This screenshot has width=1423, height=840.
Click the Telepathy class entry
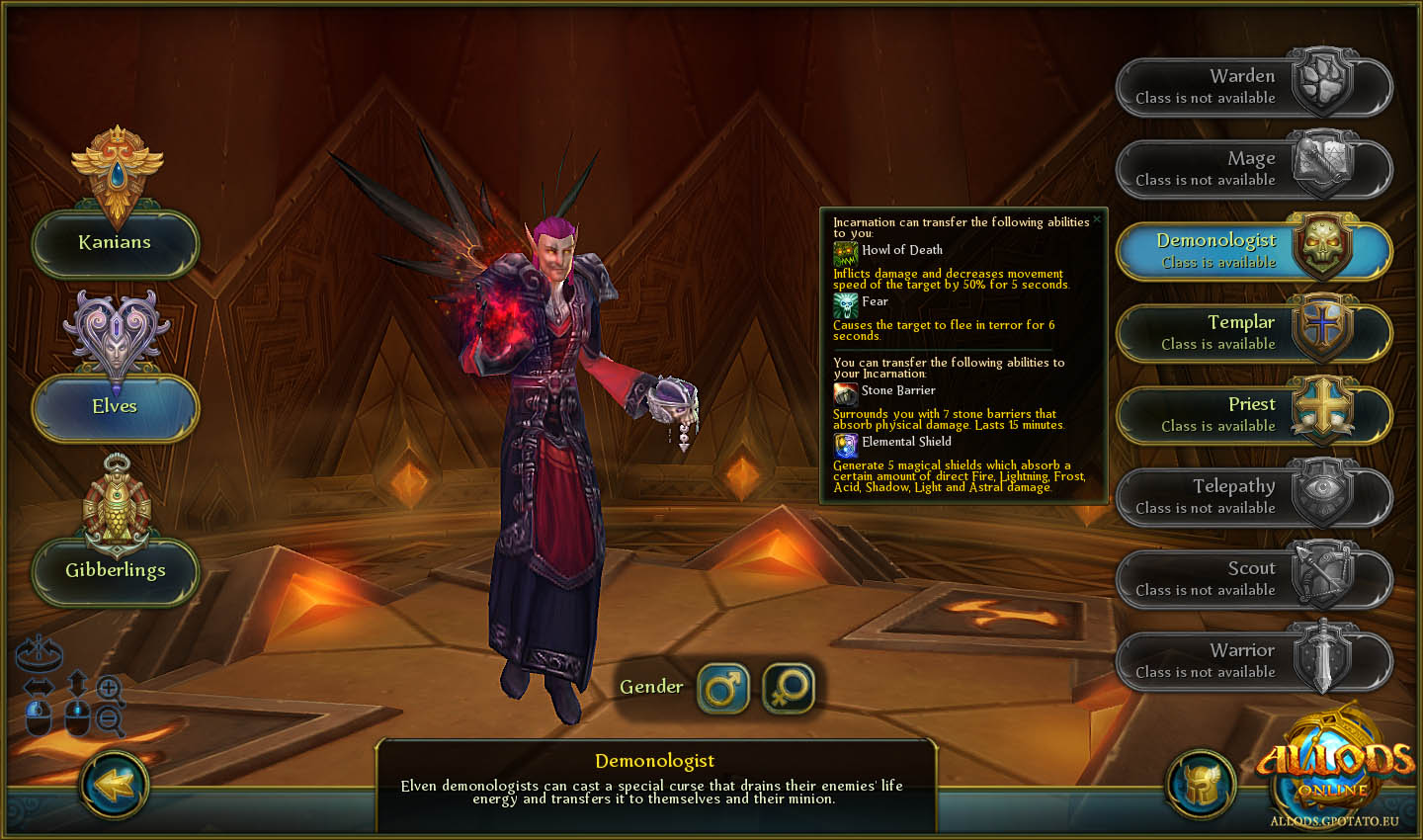pos(1253,497)
